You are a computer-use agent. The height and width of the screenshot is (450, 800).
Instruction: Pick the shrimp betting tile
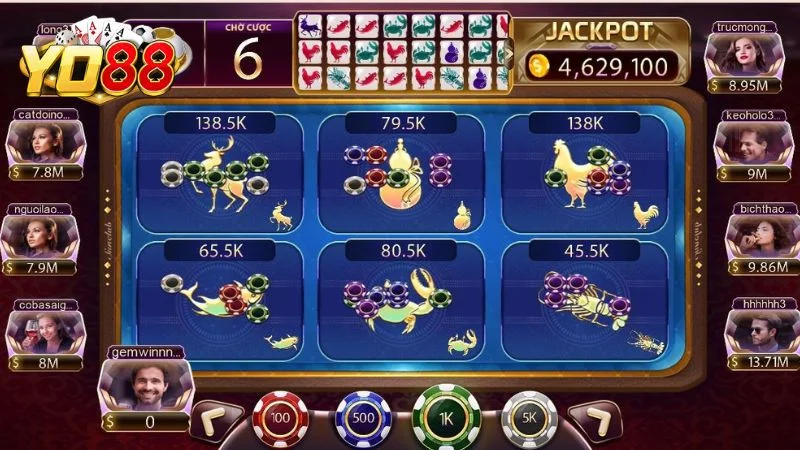tap(584, 300)
